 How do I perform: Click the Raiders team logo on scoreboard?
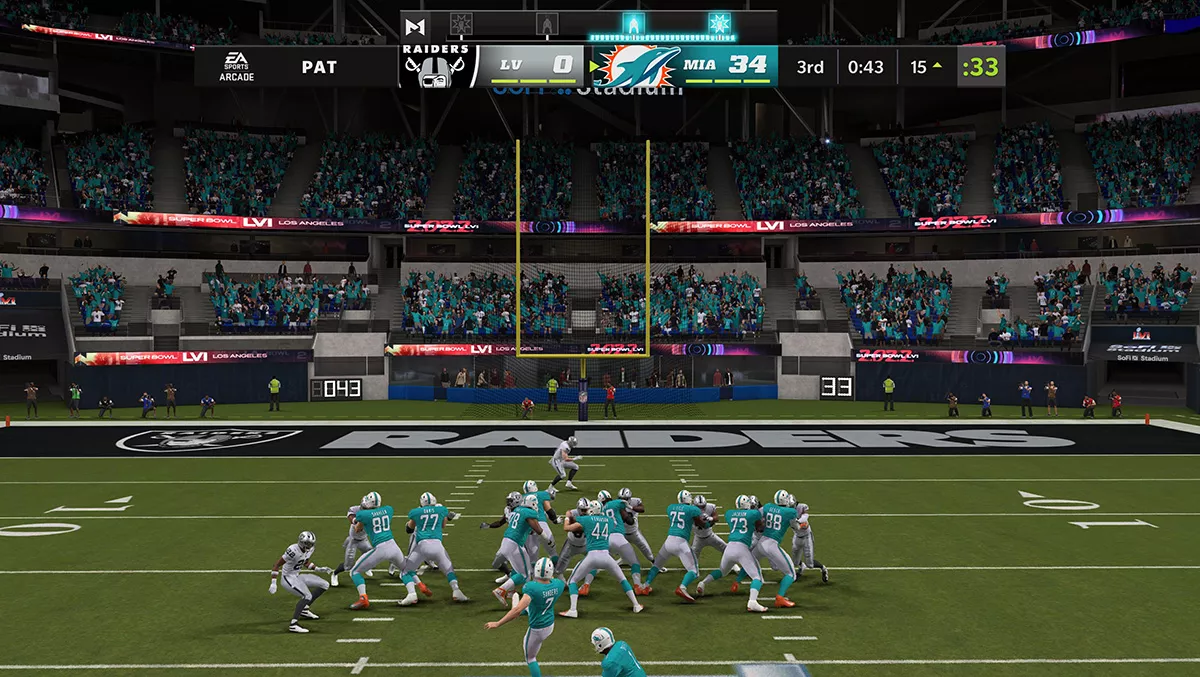click(435, 66)
